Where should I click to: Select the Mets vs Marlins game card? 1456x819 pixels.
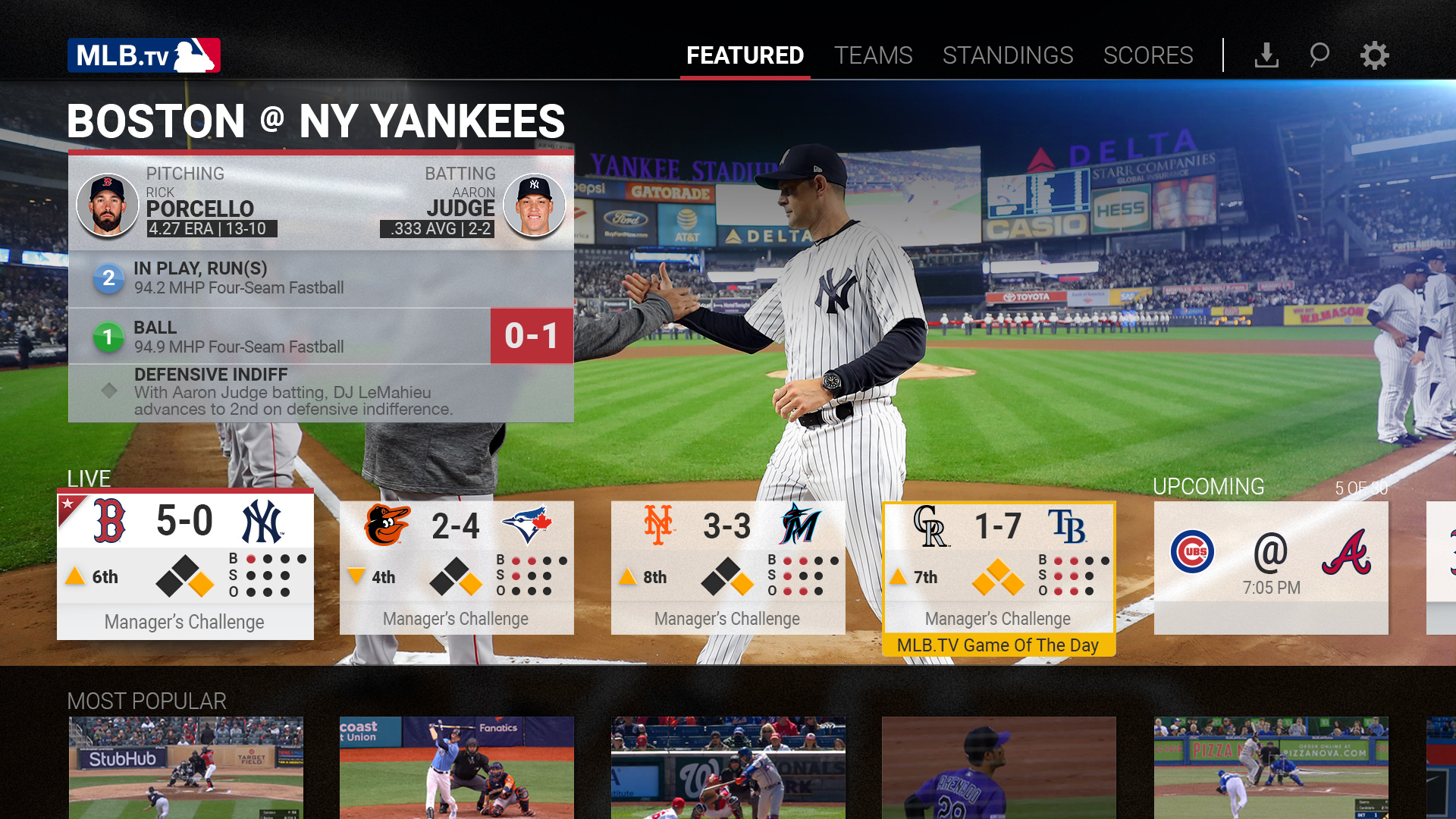(728, 566)
